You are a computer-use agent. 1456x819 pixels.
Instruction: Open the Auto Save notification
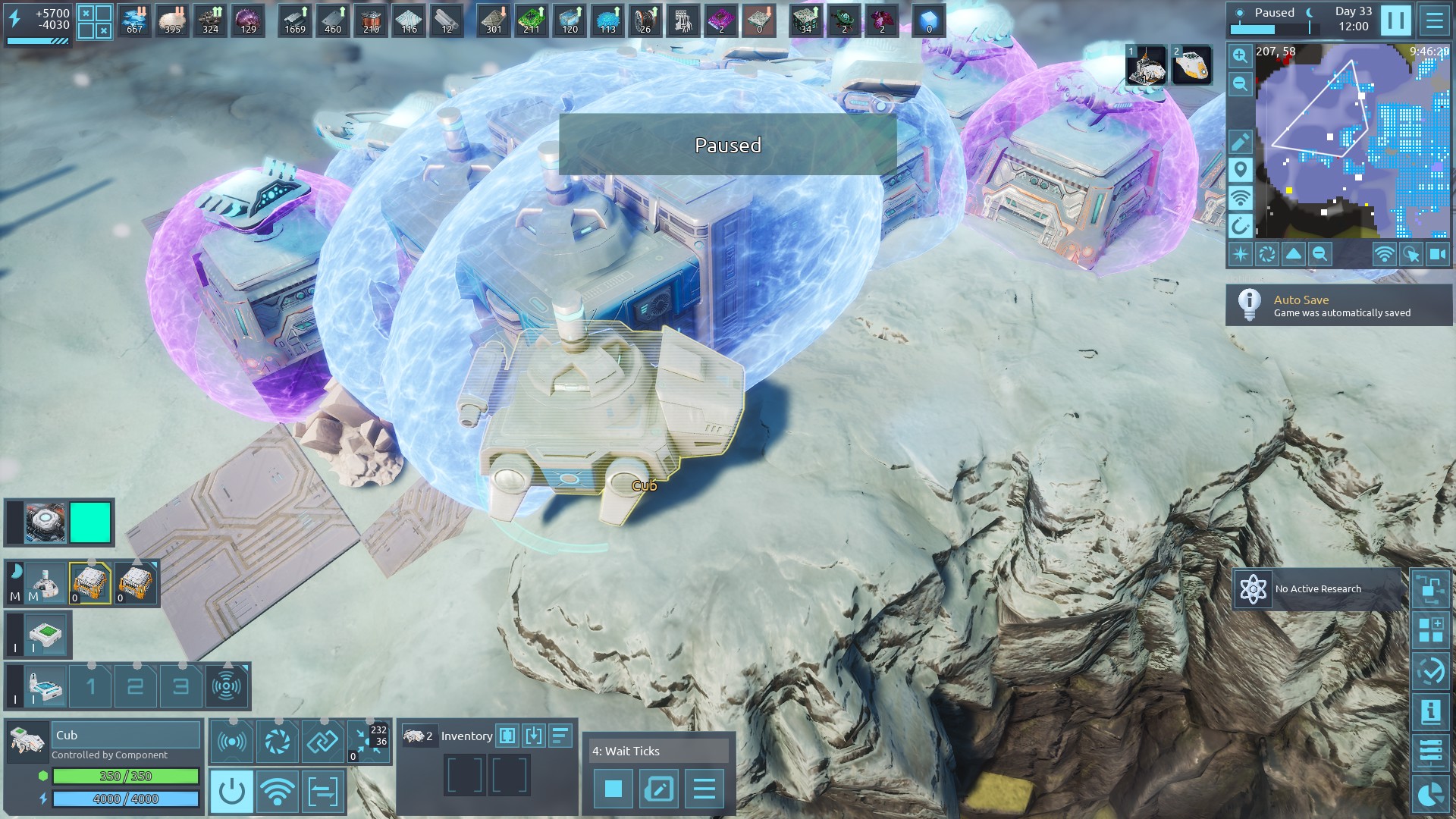pyautogui.click(x=1339, y=306)
